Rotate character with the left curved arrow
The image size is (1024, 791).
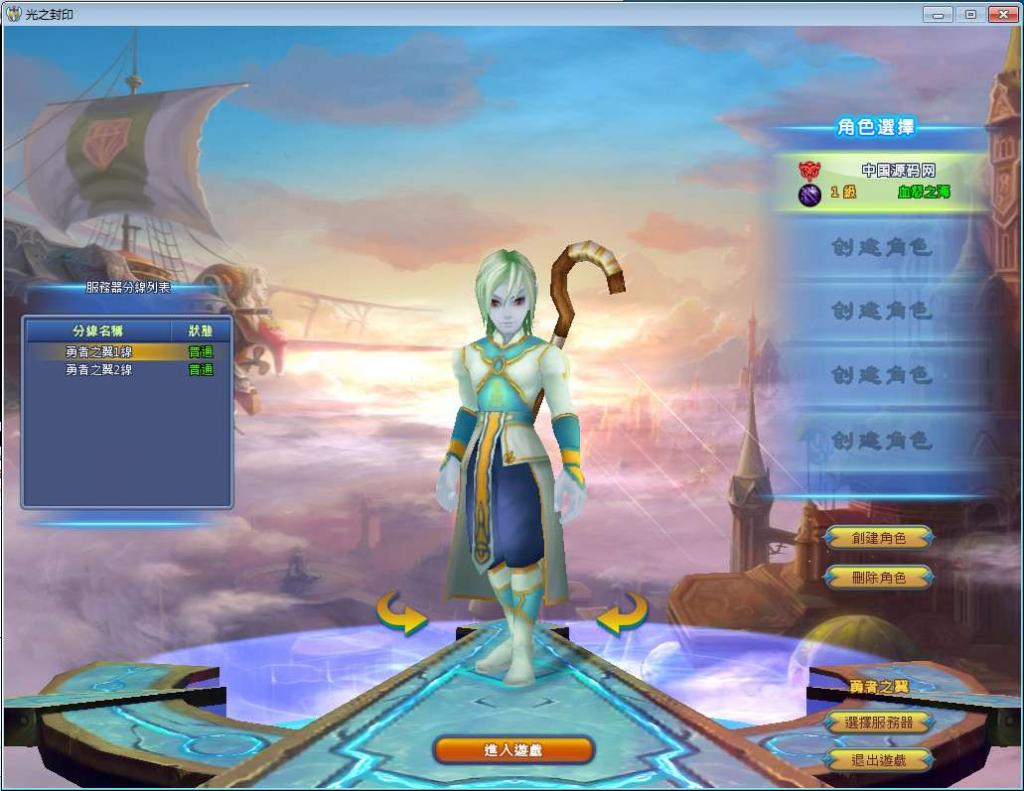coord(401,613)
